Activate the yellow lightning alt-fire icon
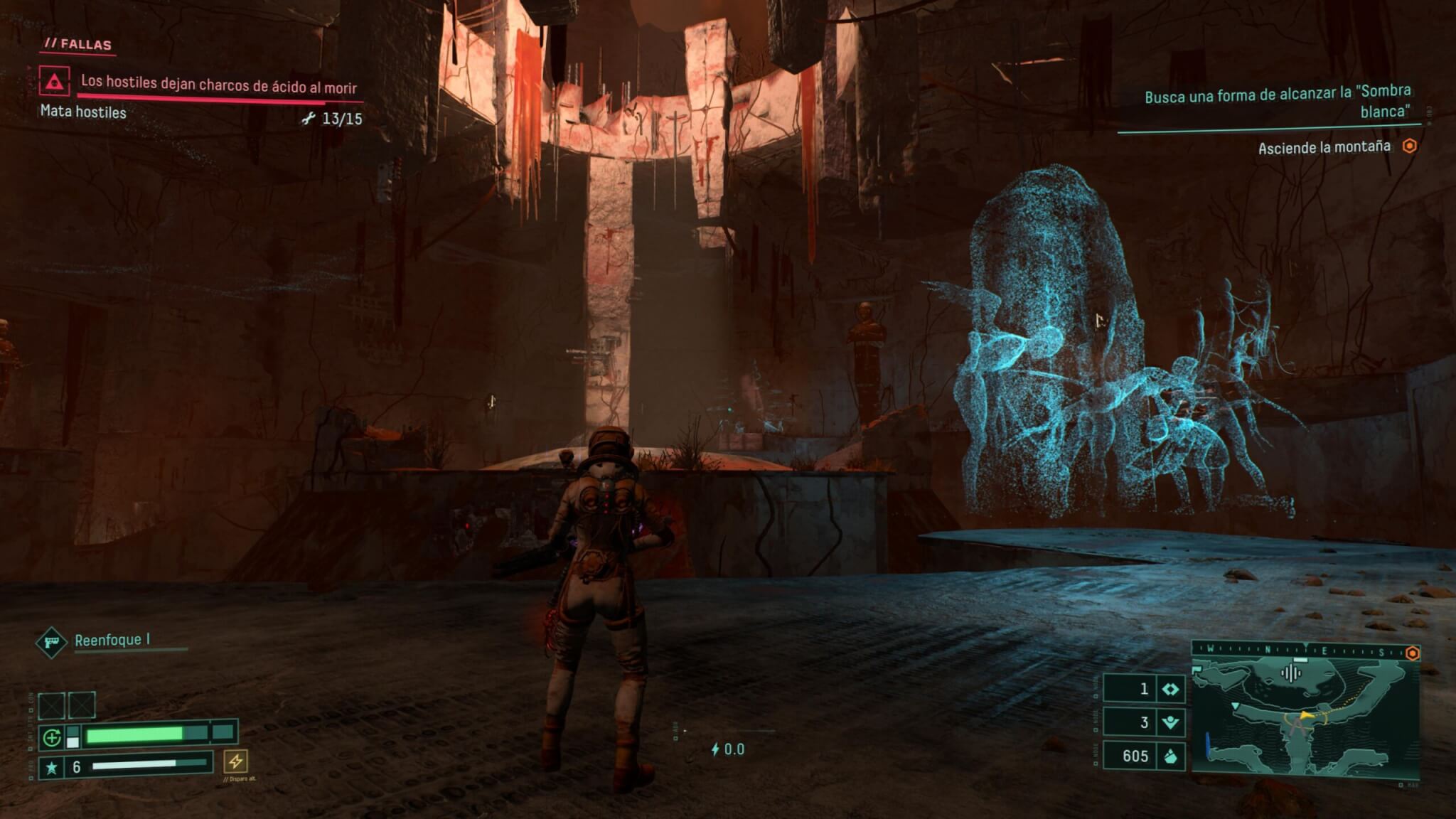Image resolution: width=1456 pixels, height=819 pixels. coord(235,761)
